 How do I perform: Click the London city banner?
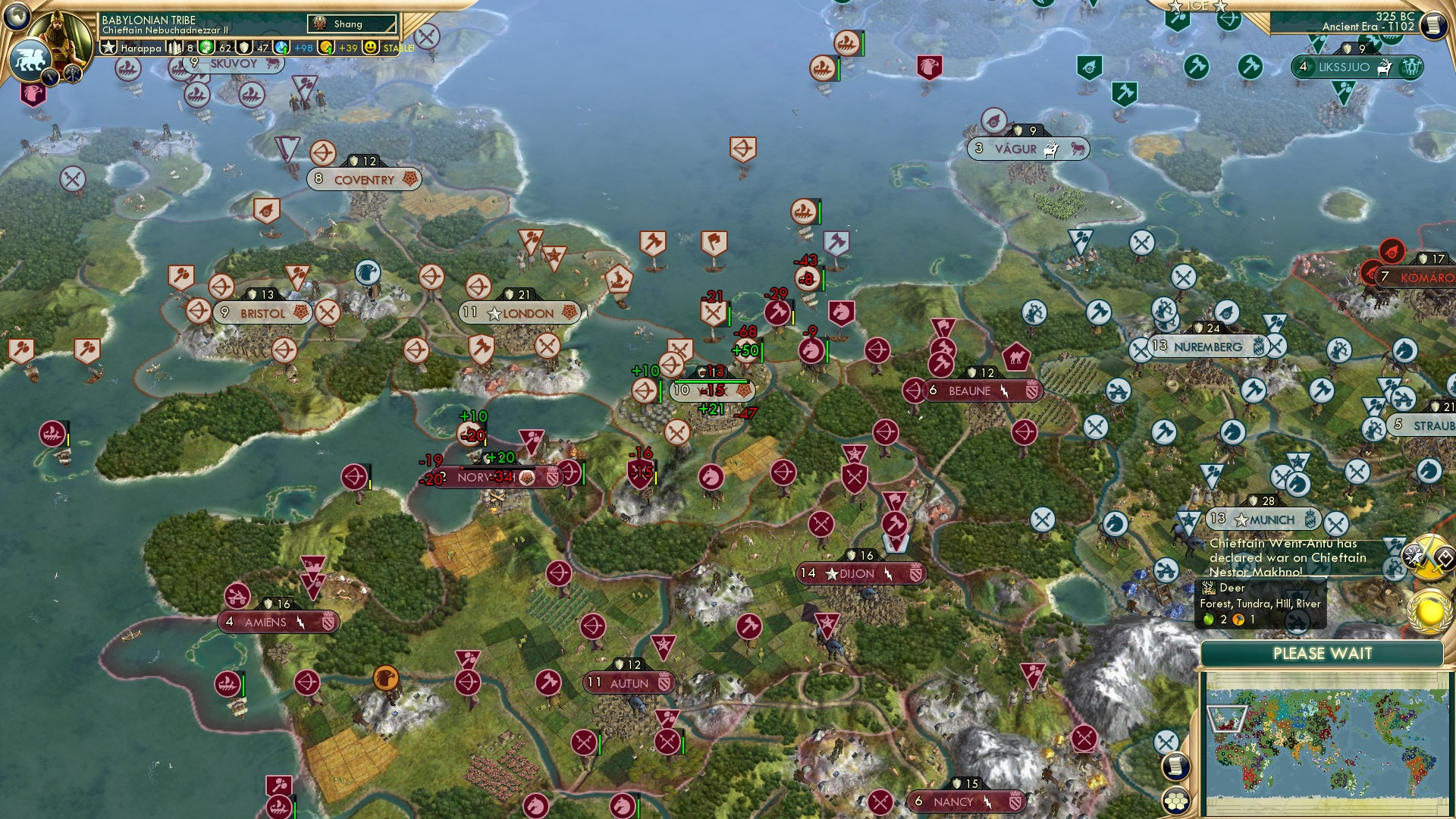tap(519, 312)
